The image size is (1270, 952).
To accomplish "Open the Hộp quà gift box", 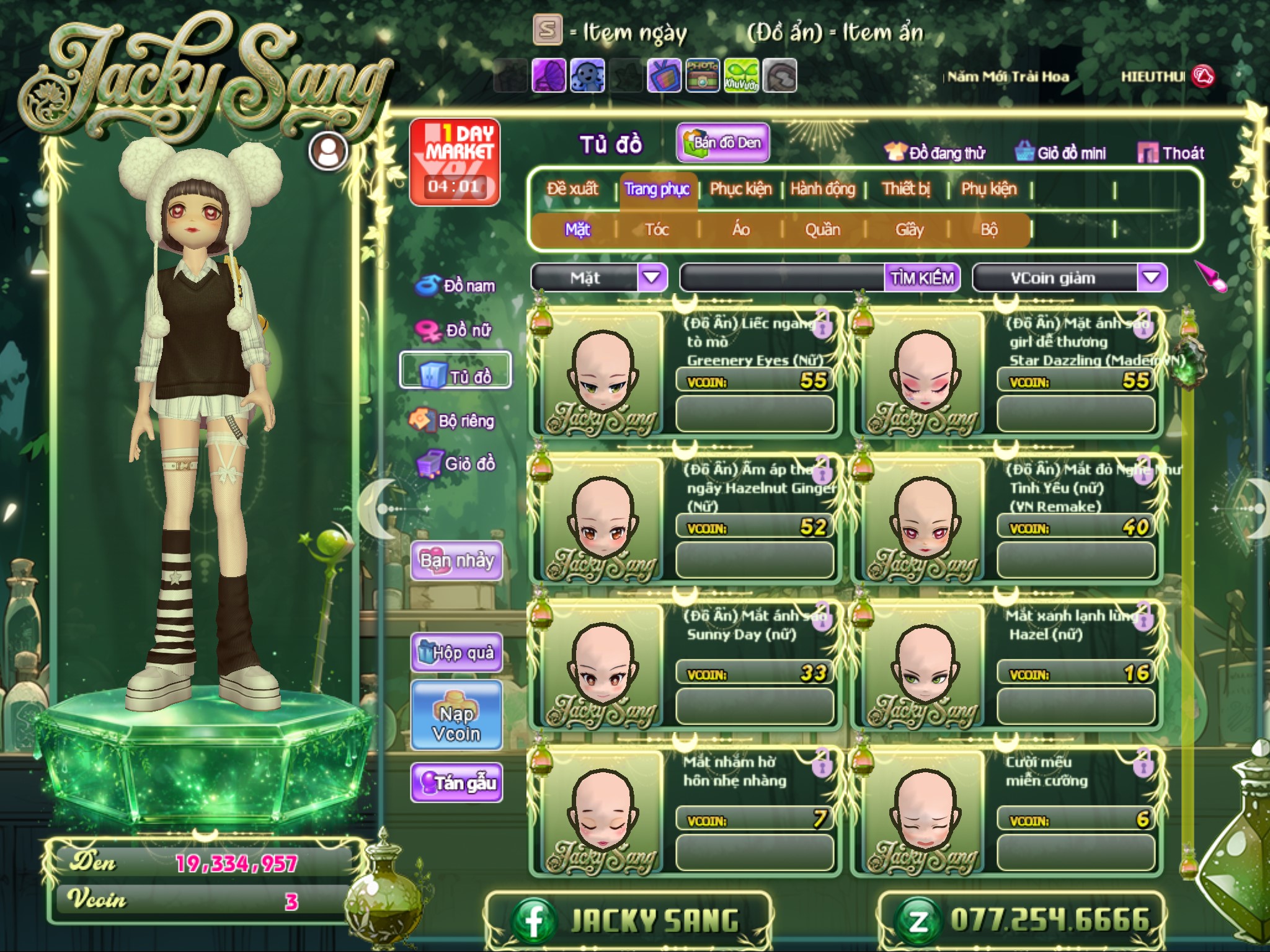I will (x=456, y=652).
